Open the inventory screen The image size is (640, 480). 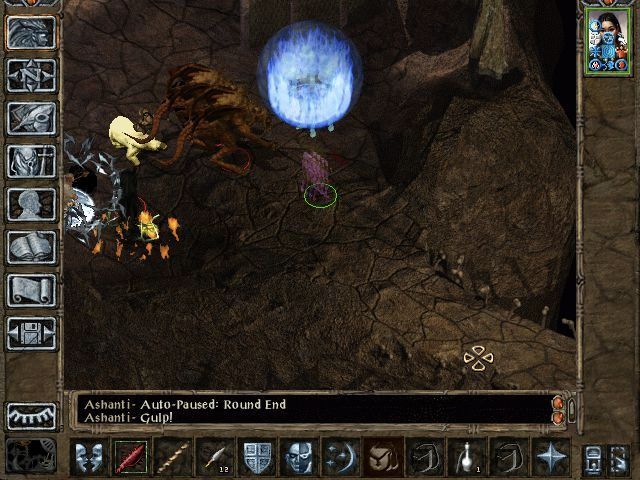point(32,160)
